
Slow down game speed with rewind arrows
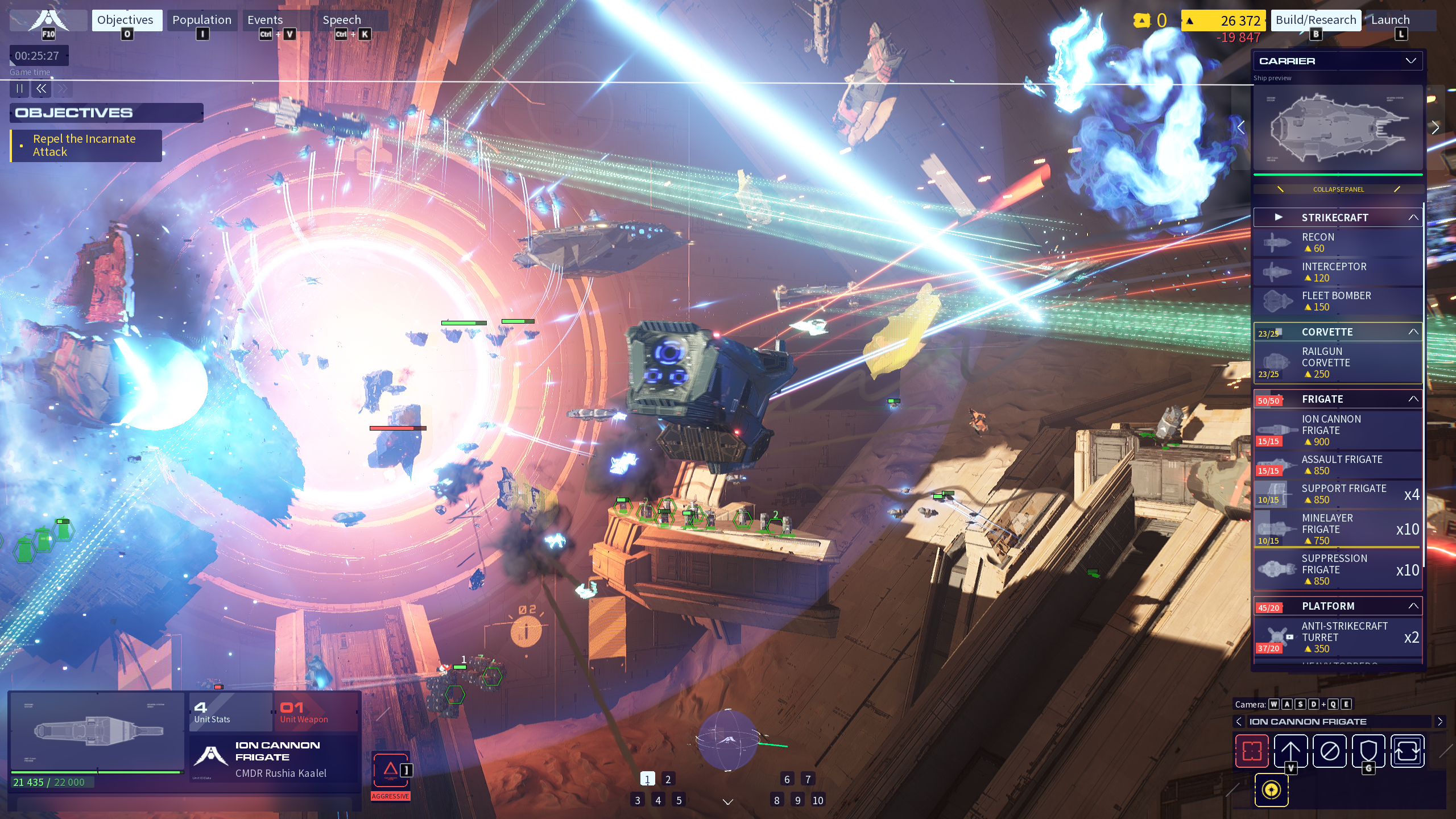click(x=41, y=89)
